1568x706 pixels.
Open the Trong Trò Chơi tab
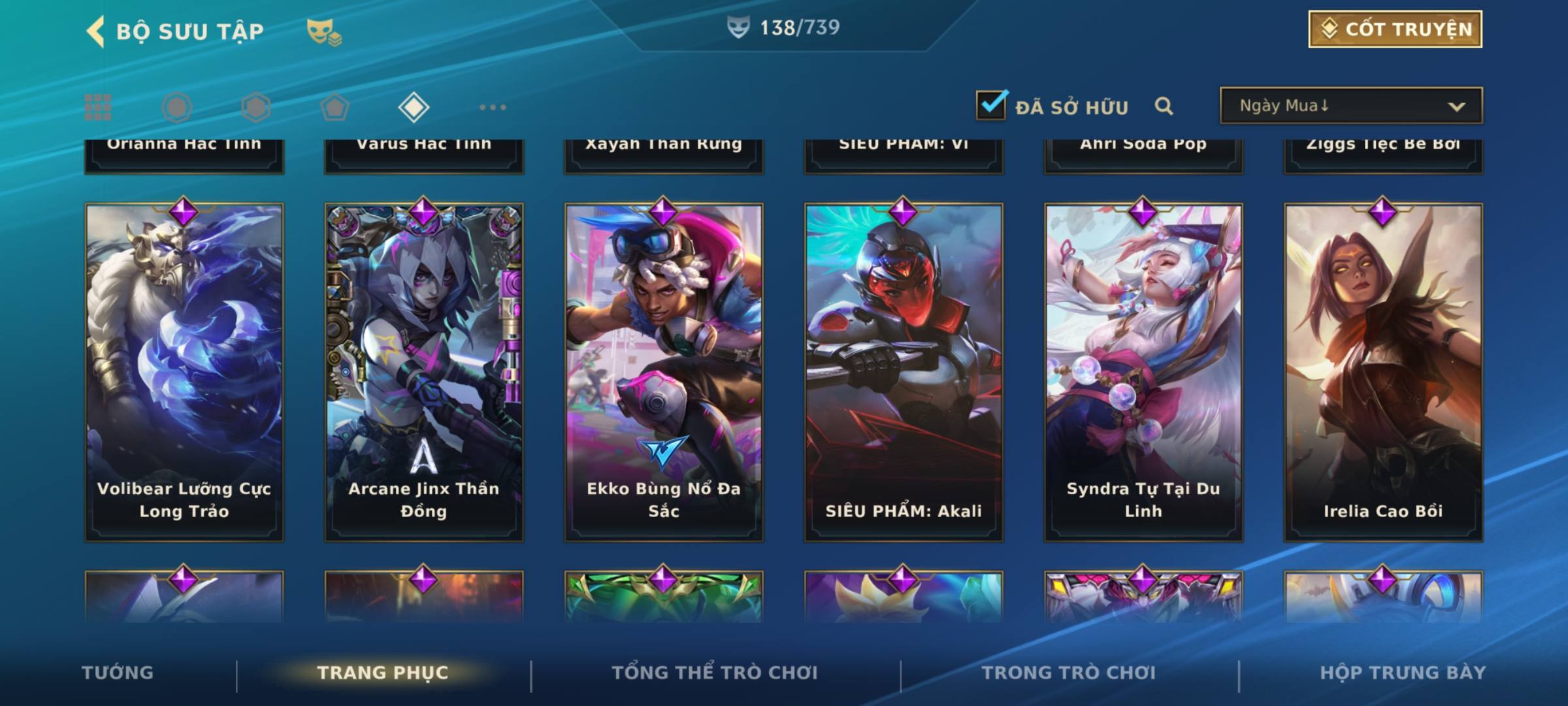click(1069, 673)
